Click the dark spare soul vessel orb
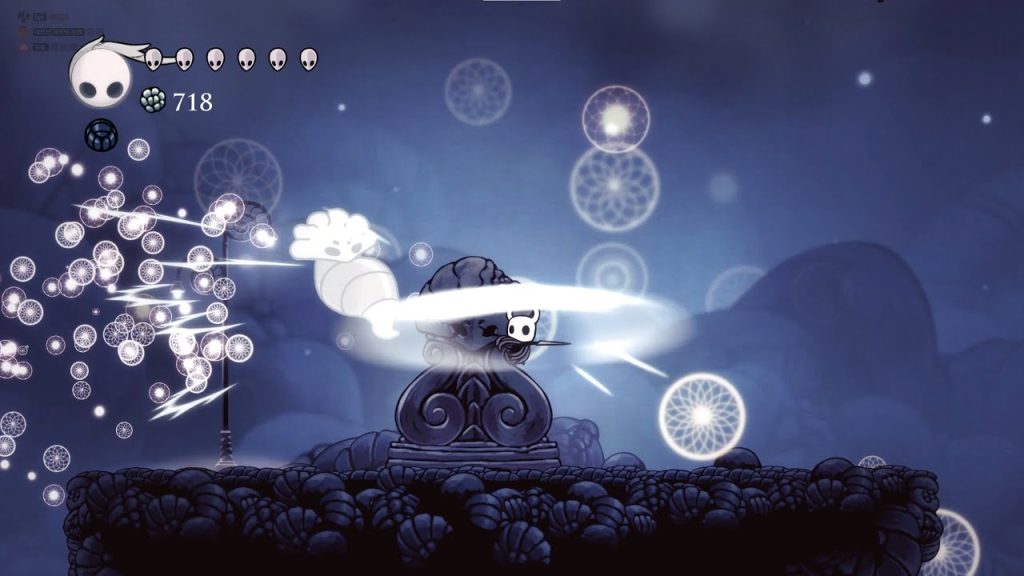 100,134
